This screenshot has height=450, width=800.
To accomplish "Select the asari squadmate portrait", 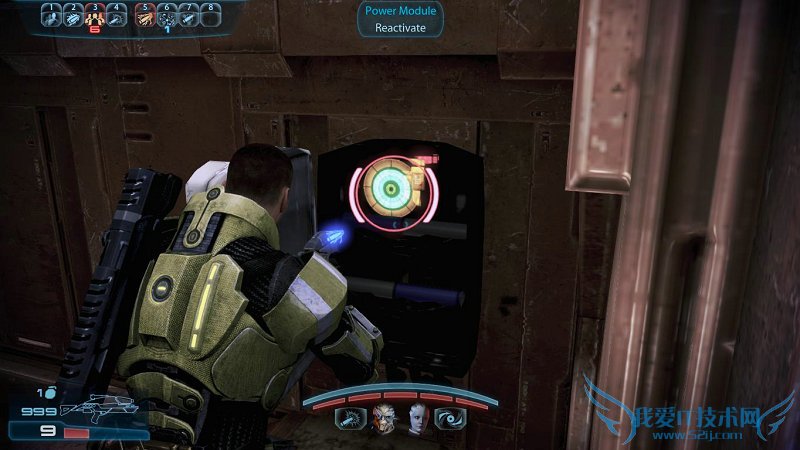I will [x=417, y=419].
